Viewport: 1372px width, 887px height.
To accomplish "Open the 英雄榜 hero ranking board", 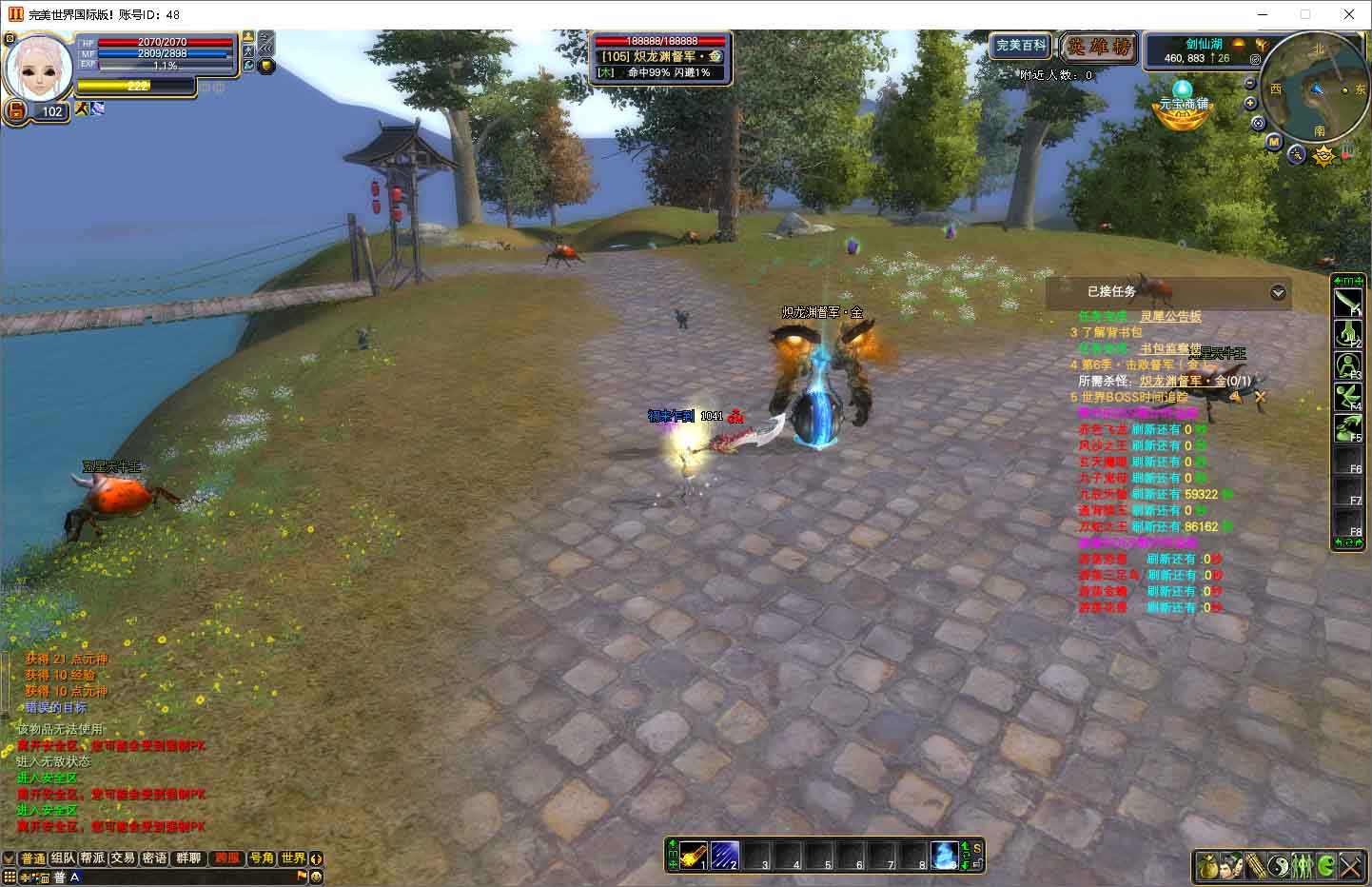I will (1099, 47).
